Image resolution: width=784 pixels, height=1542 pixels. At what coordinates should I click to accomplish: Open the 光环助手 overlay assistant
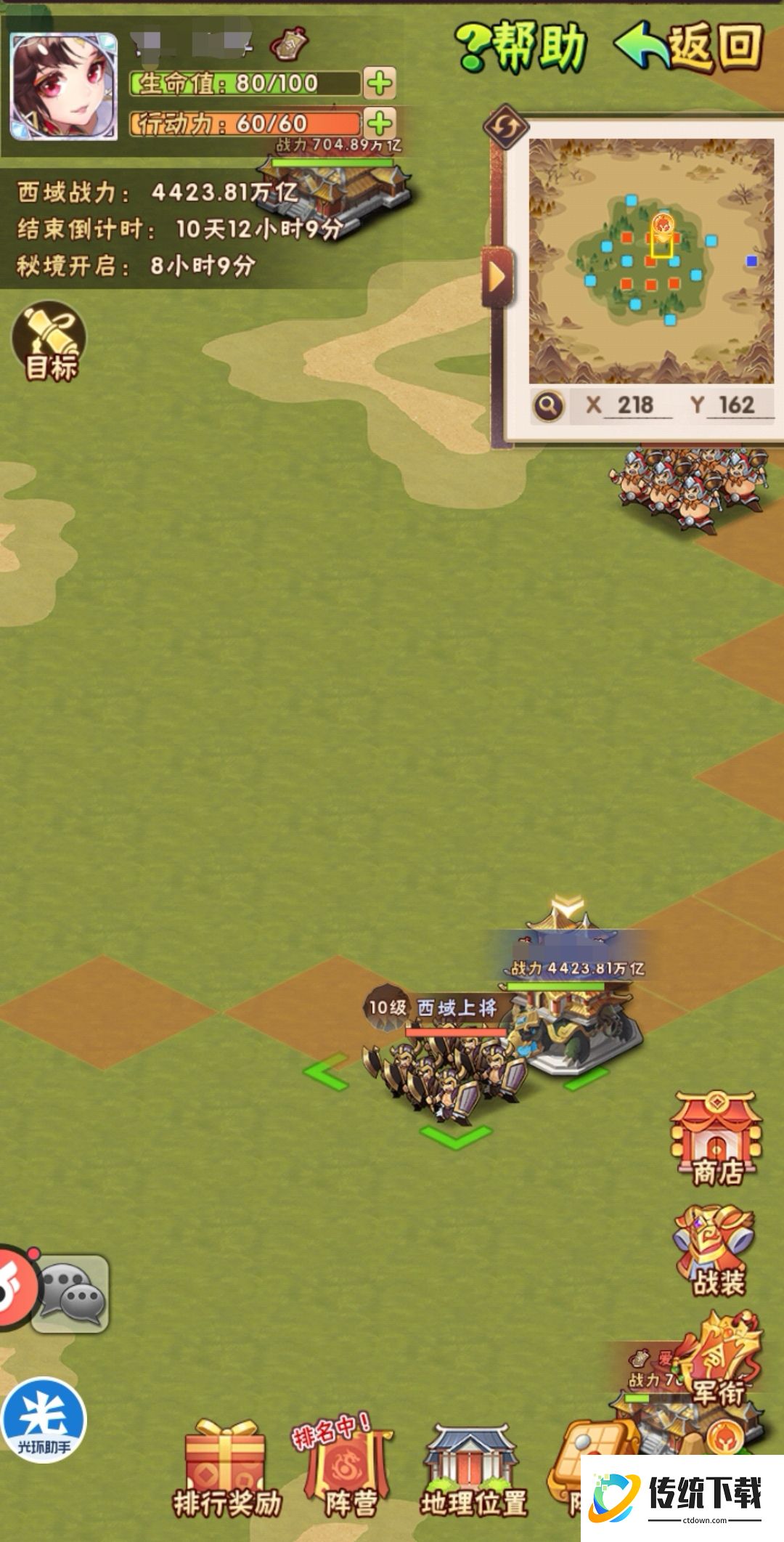click(x=44, y=1419)
